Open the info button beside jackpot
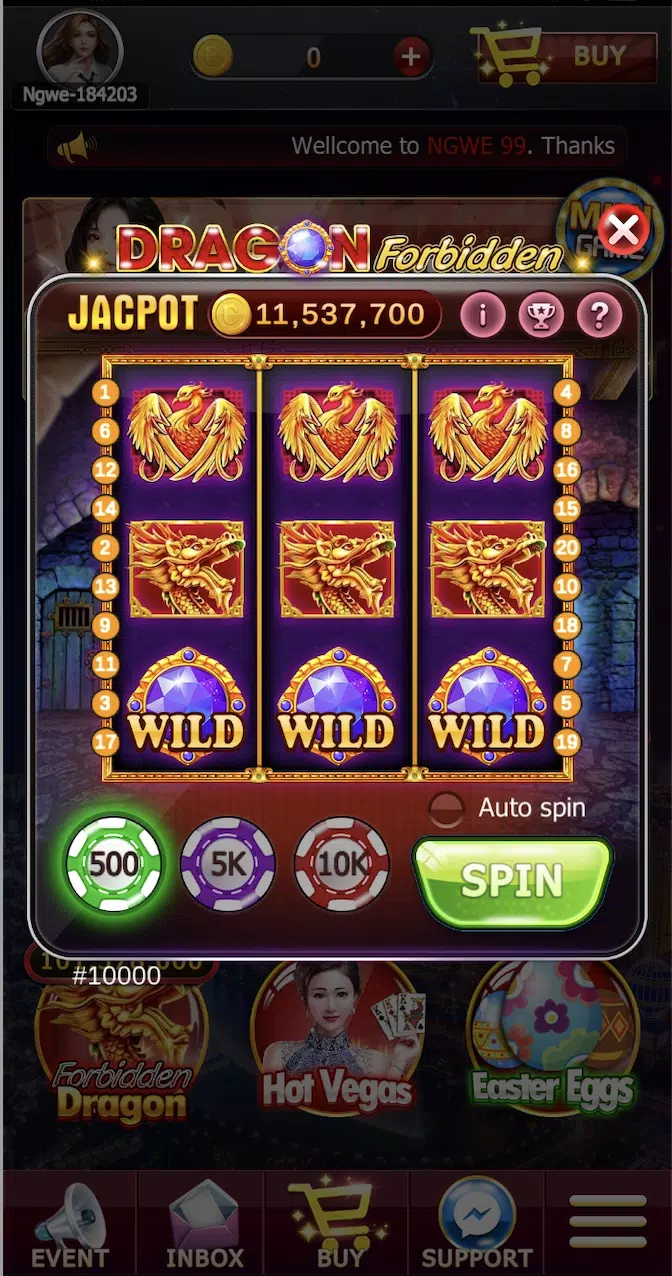672x1276 pixels. coord(483,316)
